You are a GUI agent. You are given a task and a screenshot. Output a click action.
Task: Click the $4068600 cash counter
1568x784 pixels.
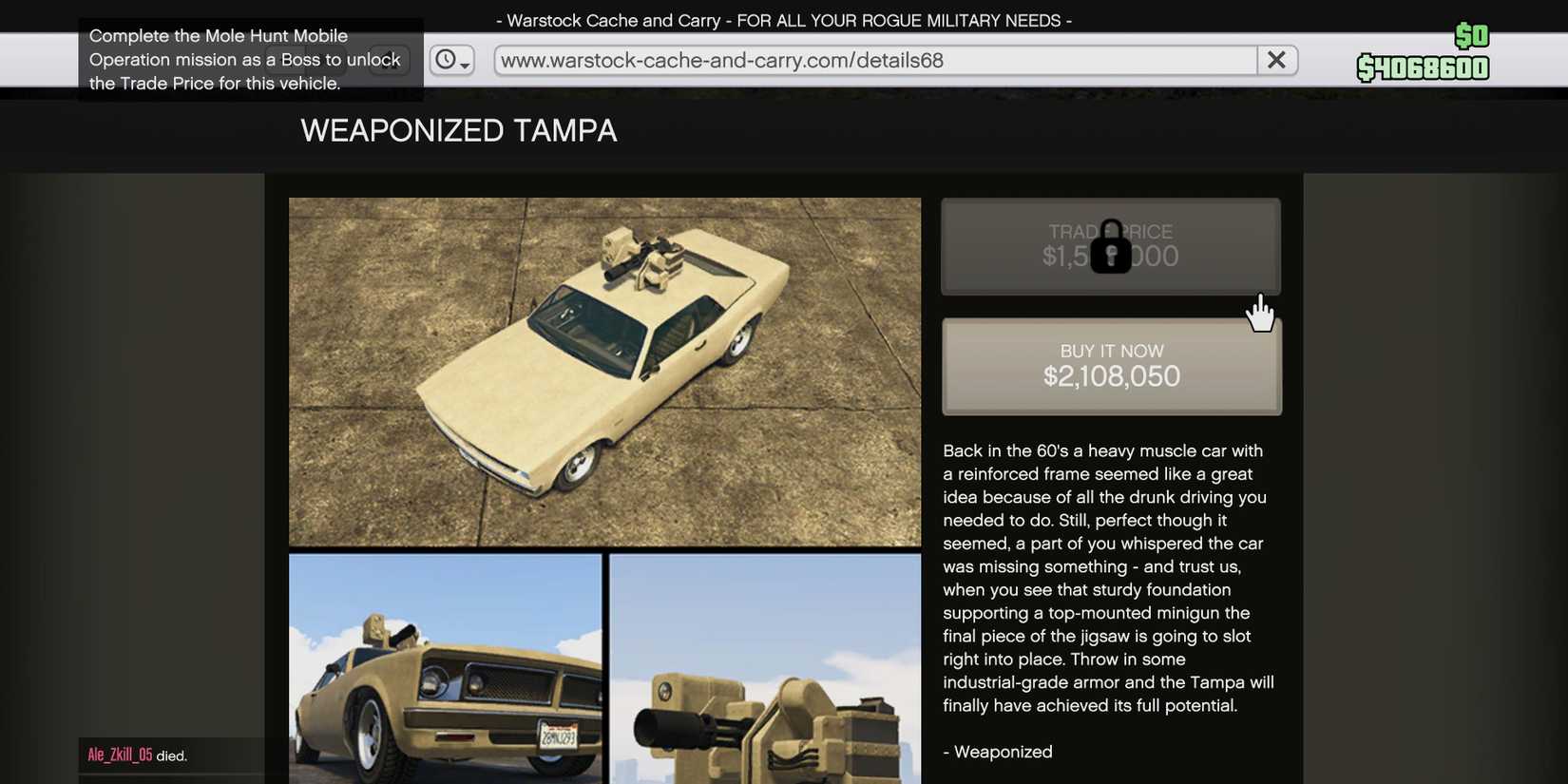tap(1423, 68)
